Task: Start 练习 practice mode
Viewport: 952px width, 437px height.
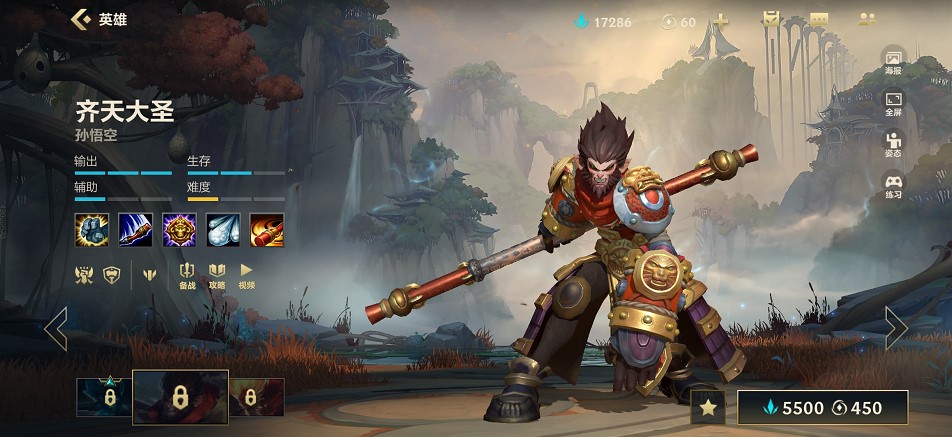Action: pyautogui.click(x=893, y=186)
